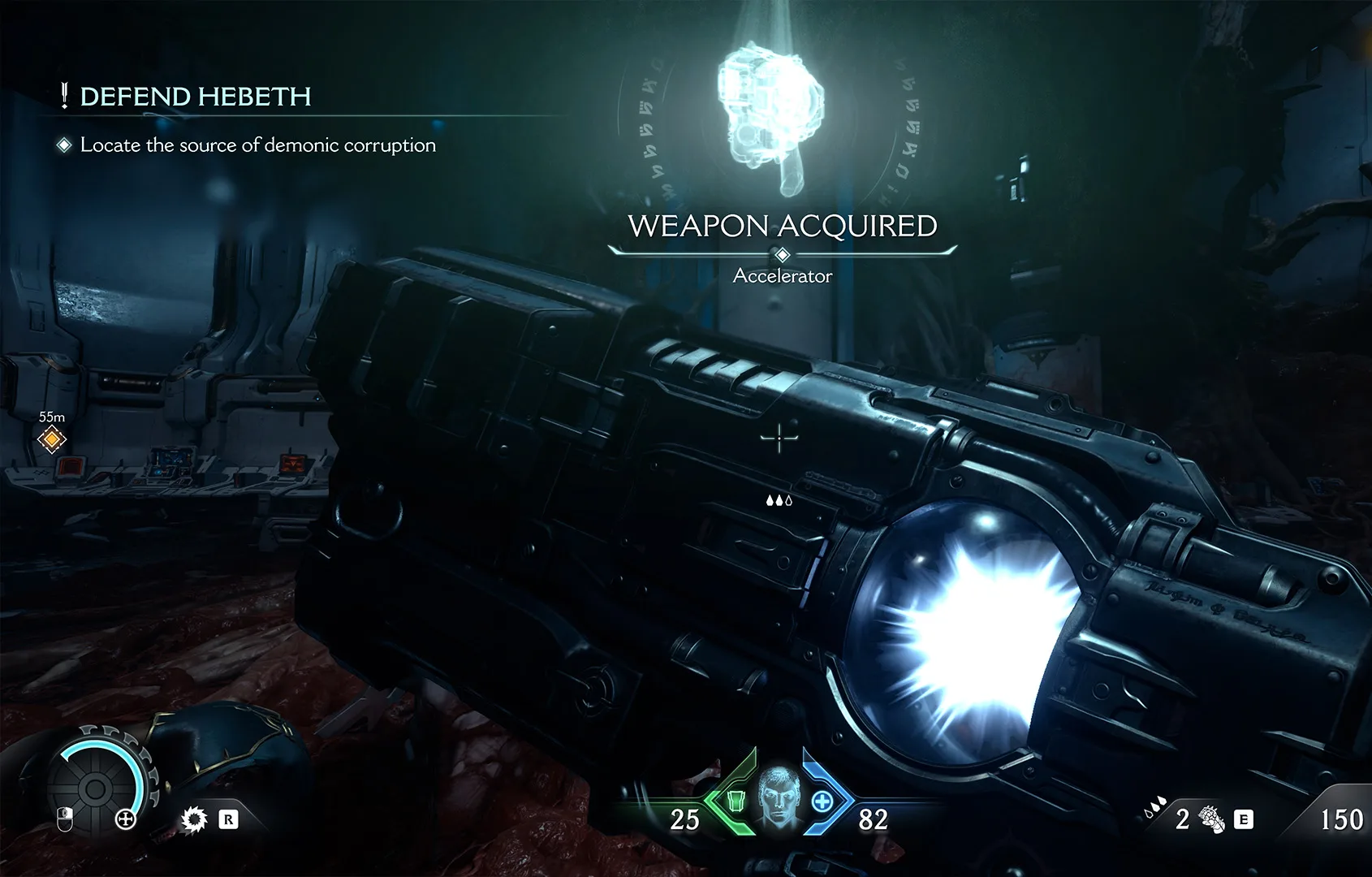Click the diamond marker next to the objective text
This screenshot has width=1372, height=877.
(63, 146)
